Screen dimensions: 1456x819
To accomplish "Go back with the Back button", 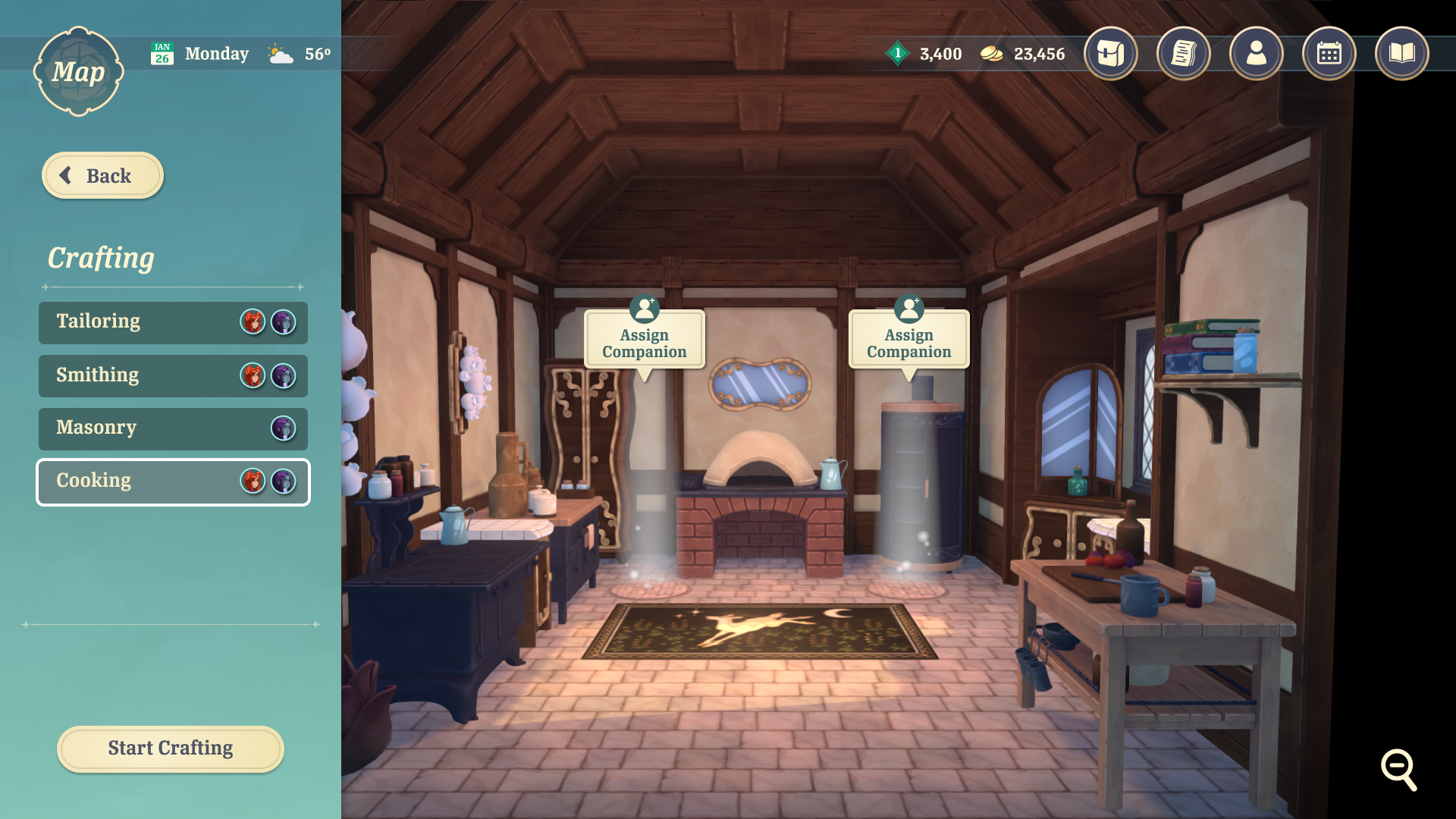I will 102,176.
